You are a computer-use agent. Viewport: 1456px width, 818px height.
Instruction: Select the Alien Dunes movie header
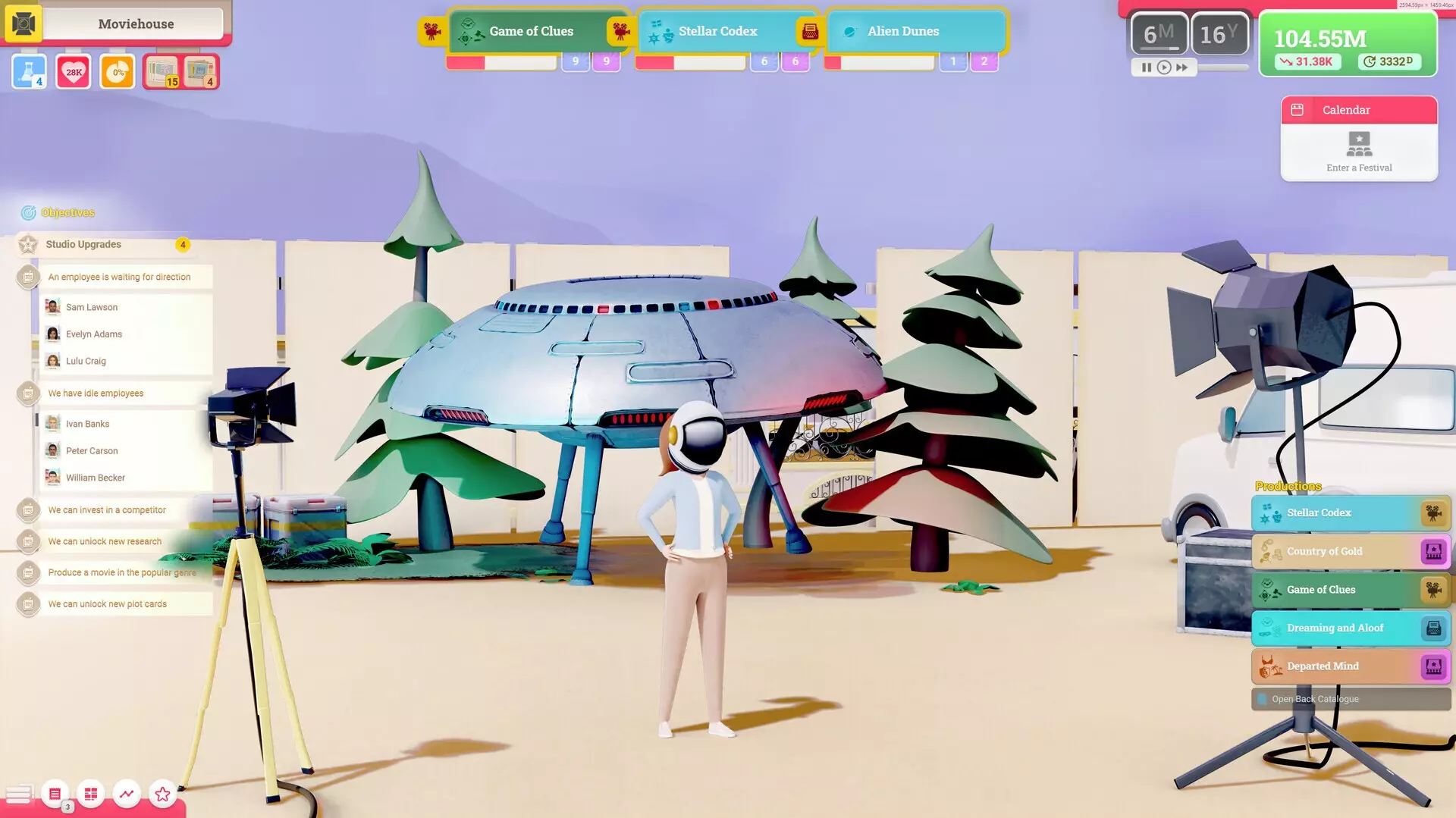tap(903, 31)
